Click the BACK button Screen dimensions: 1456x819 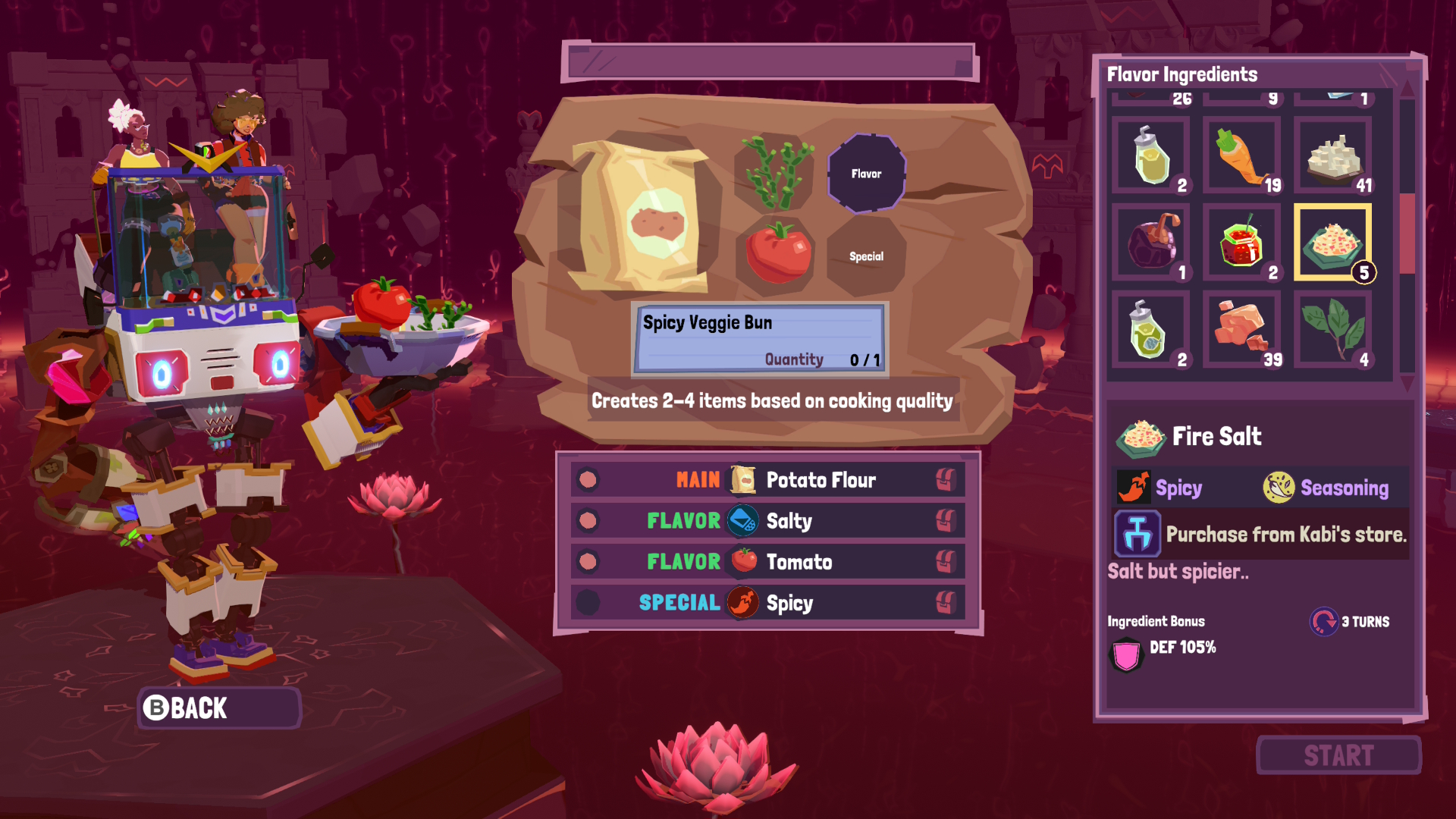point(218,708)
